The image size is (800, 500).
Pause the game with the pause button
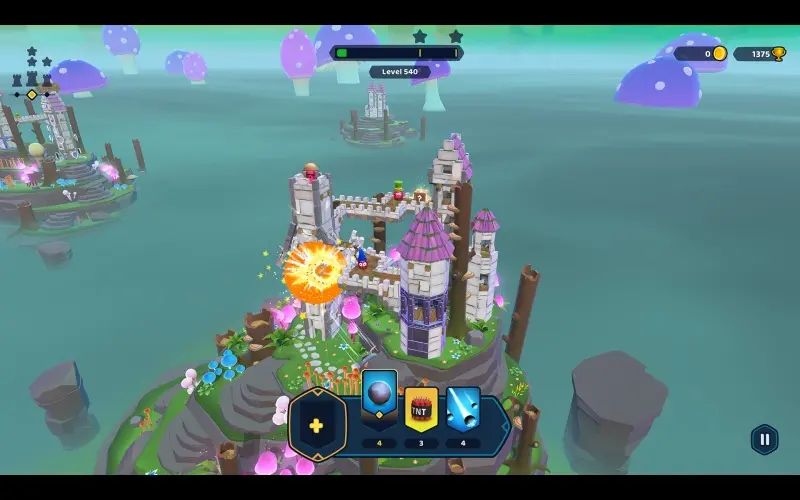coord(764,439)
